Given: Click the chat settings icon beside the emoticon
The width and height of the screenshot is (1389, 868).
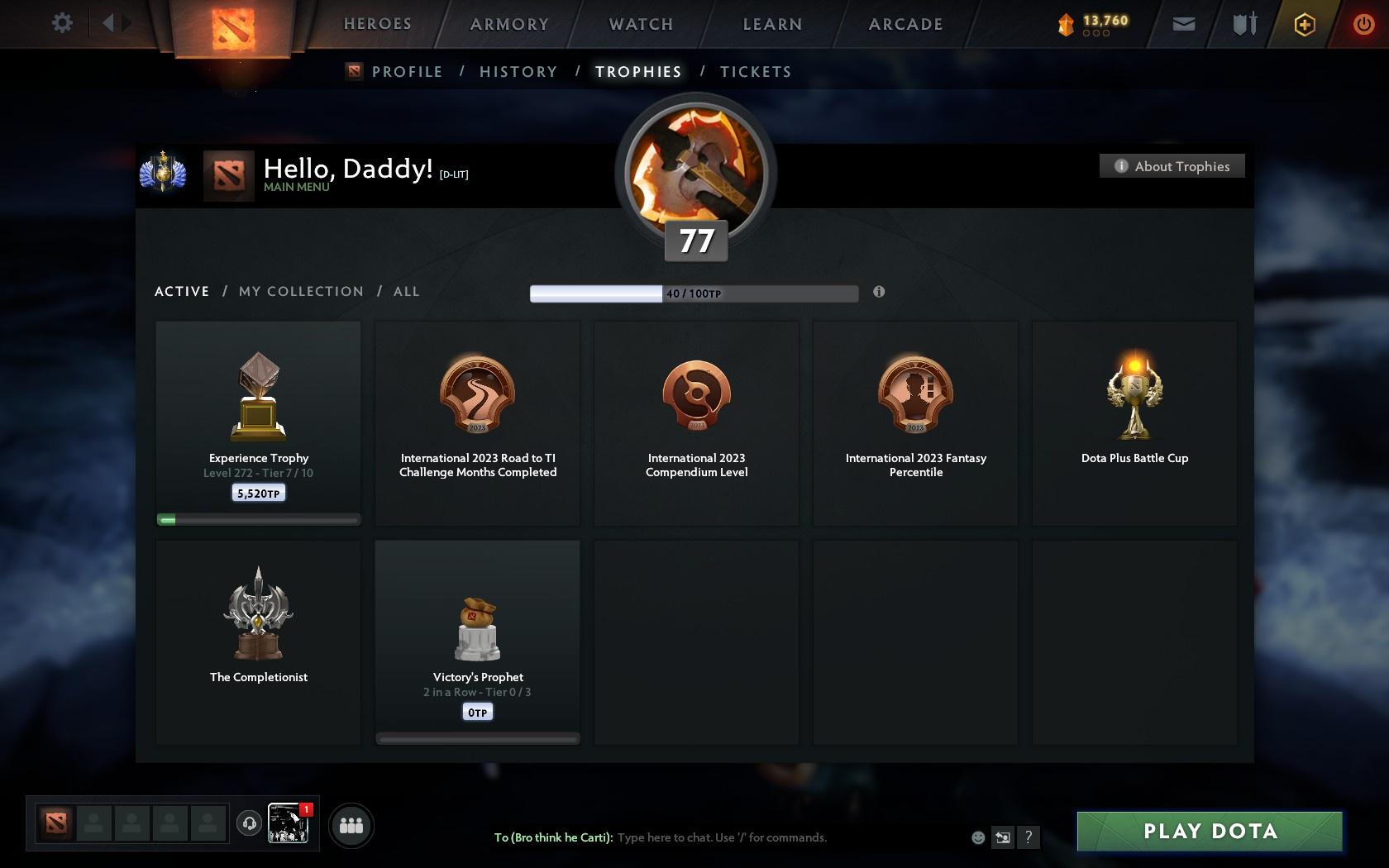Looking at the screenshot, I should 1002,837.
